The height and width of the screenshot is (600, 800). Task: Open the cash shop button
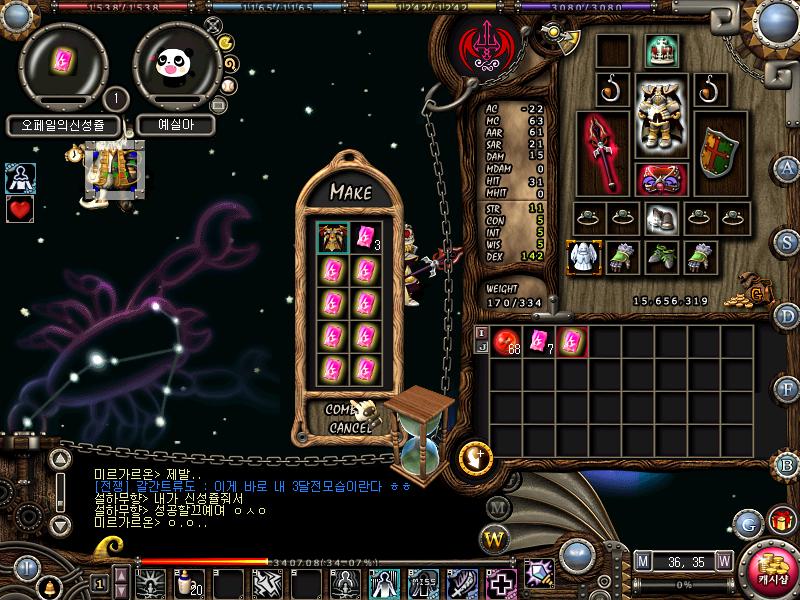point(772,572)
